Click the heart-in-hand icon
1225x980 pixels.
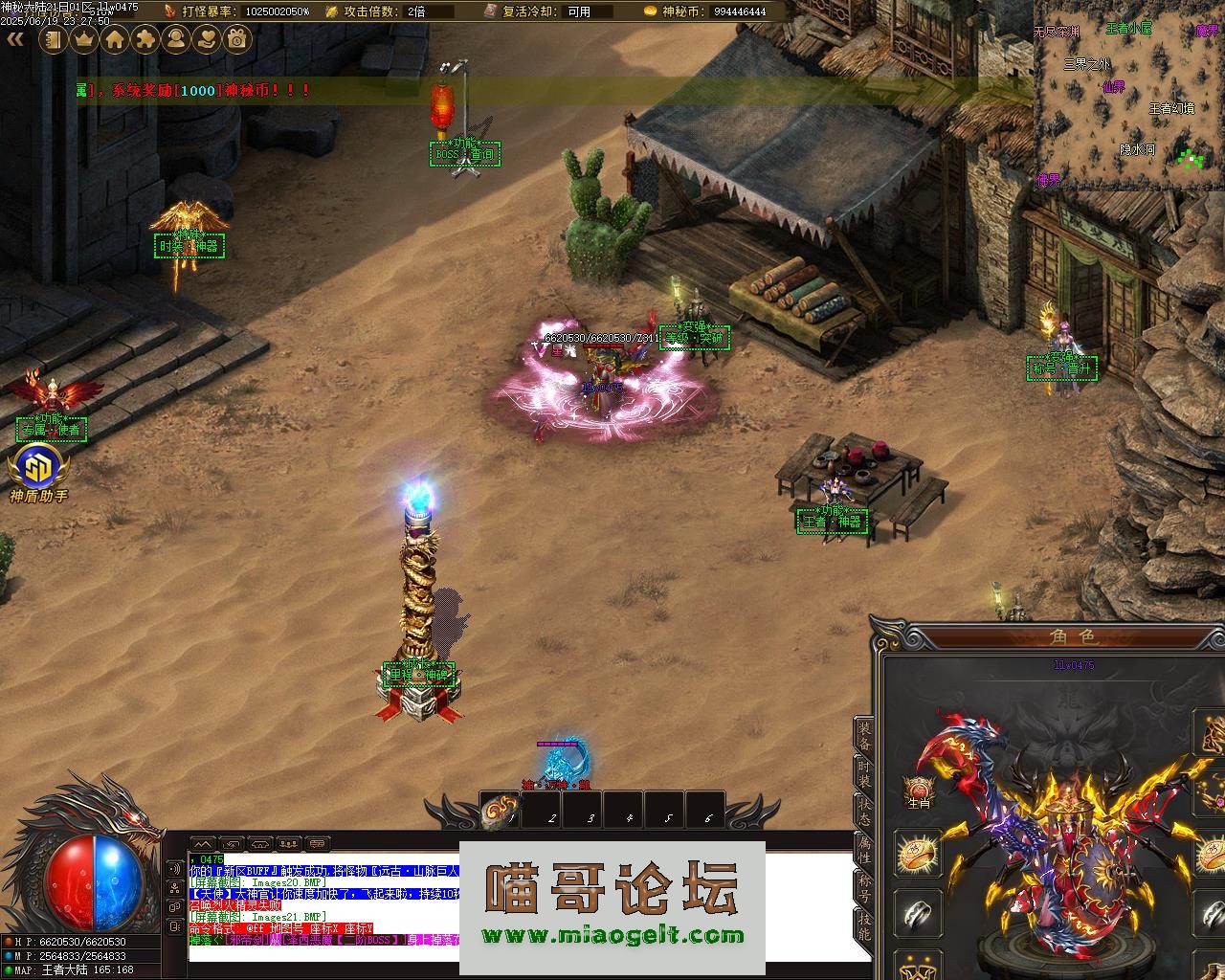point(207,39)
